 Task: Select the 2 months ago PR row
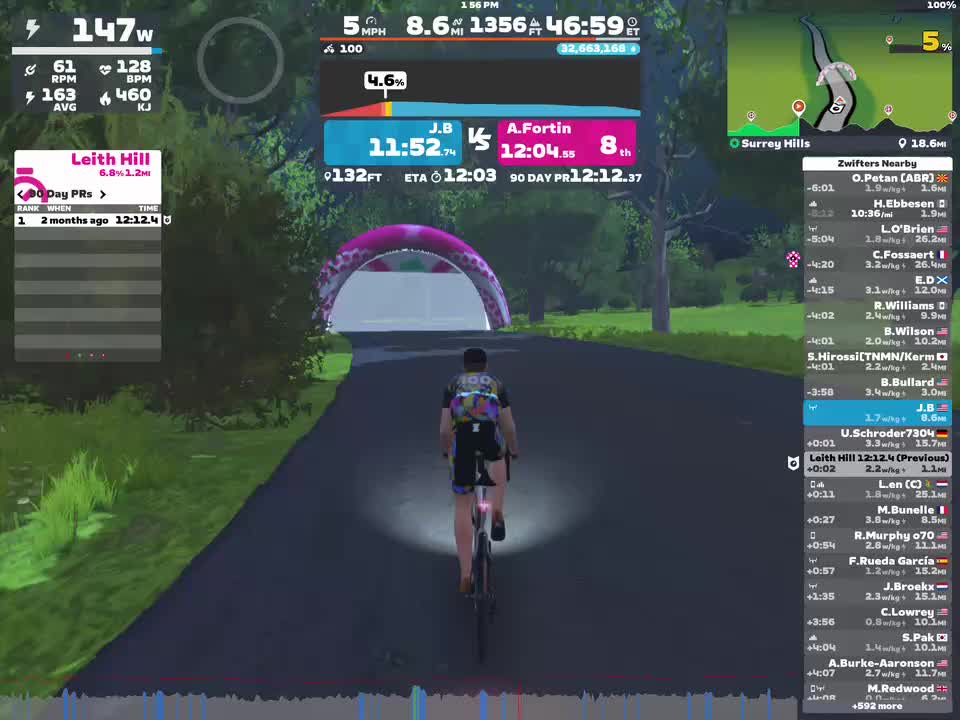88,220
